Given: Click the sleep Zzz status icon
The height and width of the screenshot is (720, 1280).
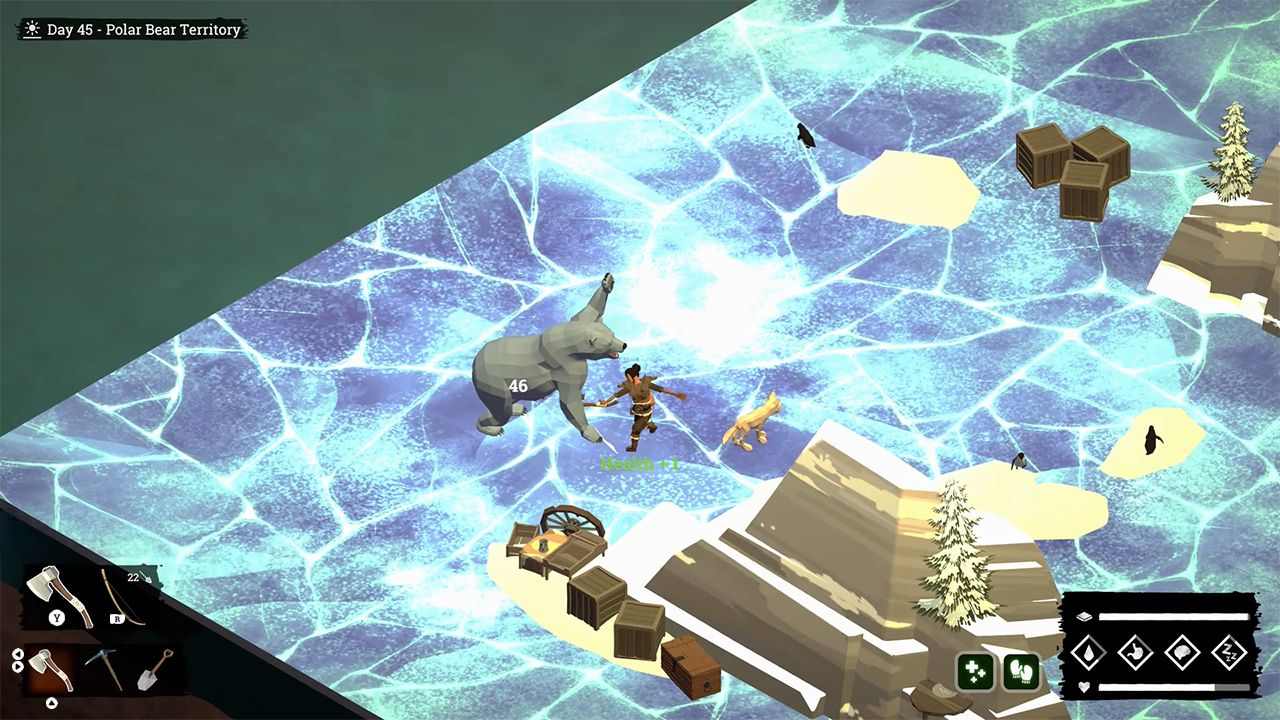Looking at the screenshot, I should pos(1228,651).
